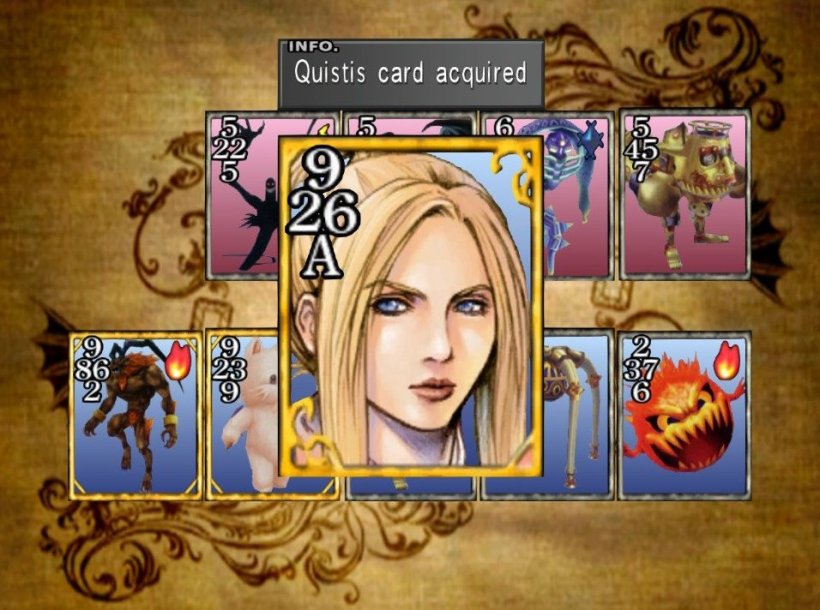Select the large Quistis card
820x610 pixels.
tap(411, 305)
